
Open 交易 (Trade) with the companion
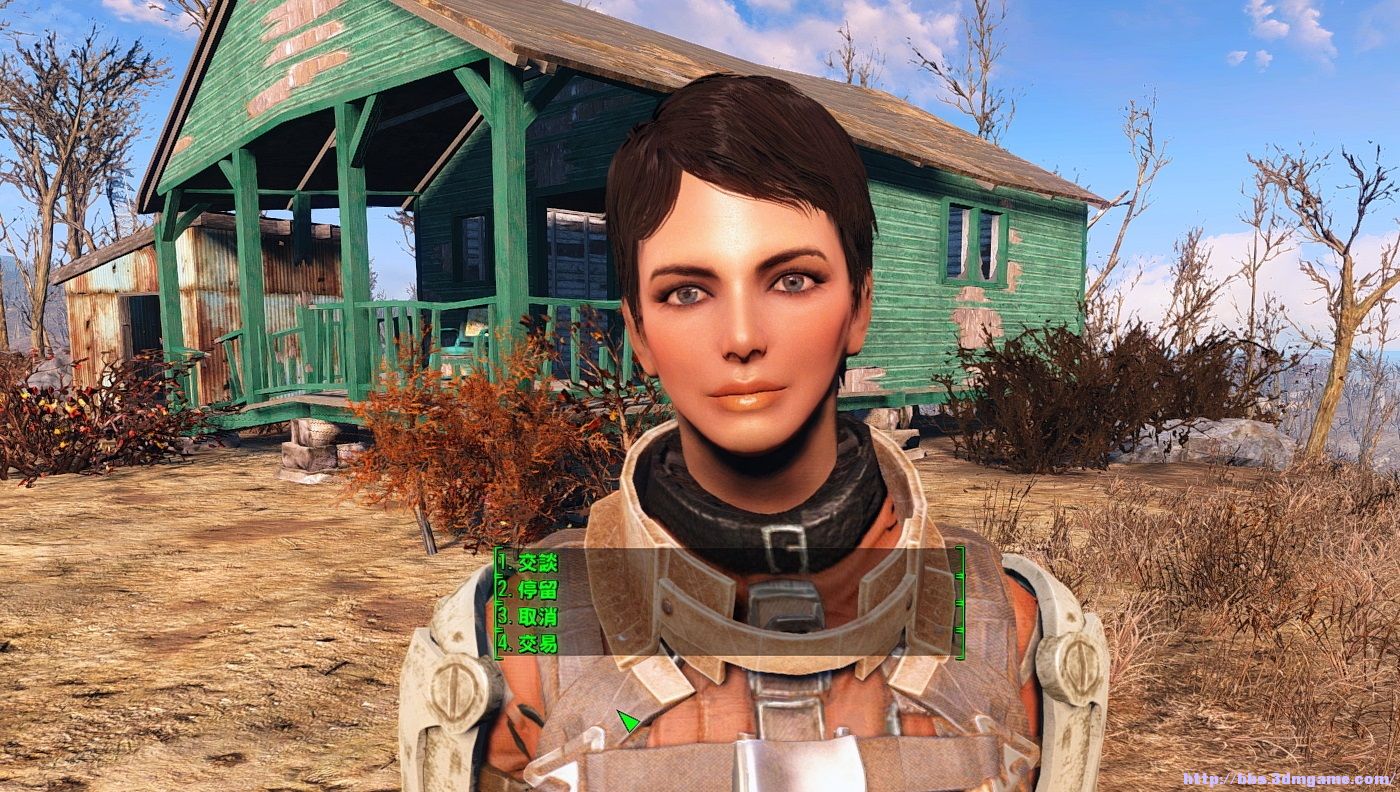[x=529, y=643]
